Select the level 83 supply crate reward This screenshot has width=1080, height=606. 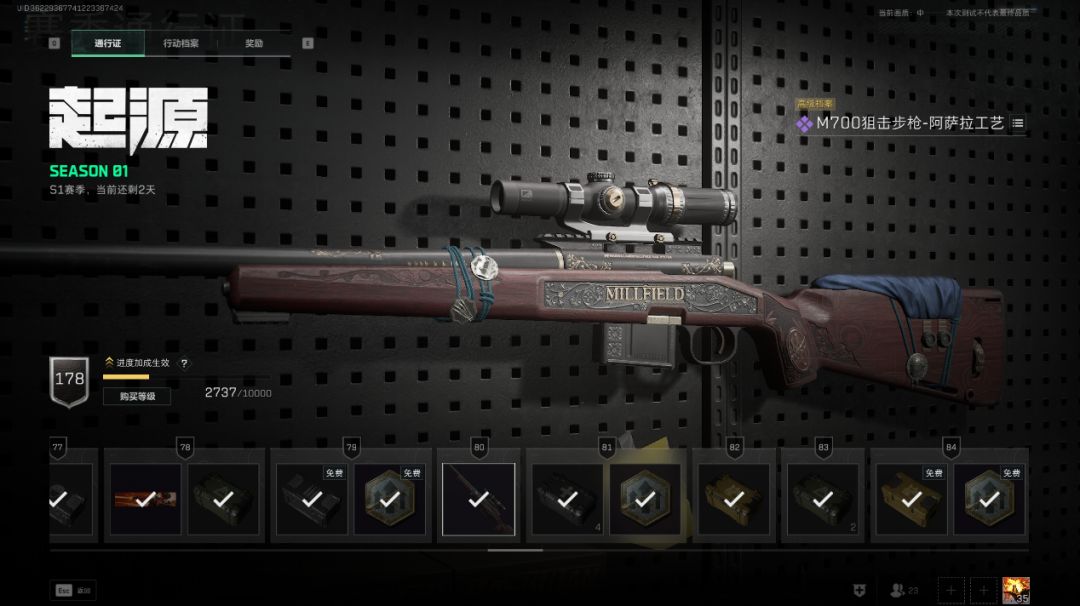click(x=821, y=499)
